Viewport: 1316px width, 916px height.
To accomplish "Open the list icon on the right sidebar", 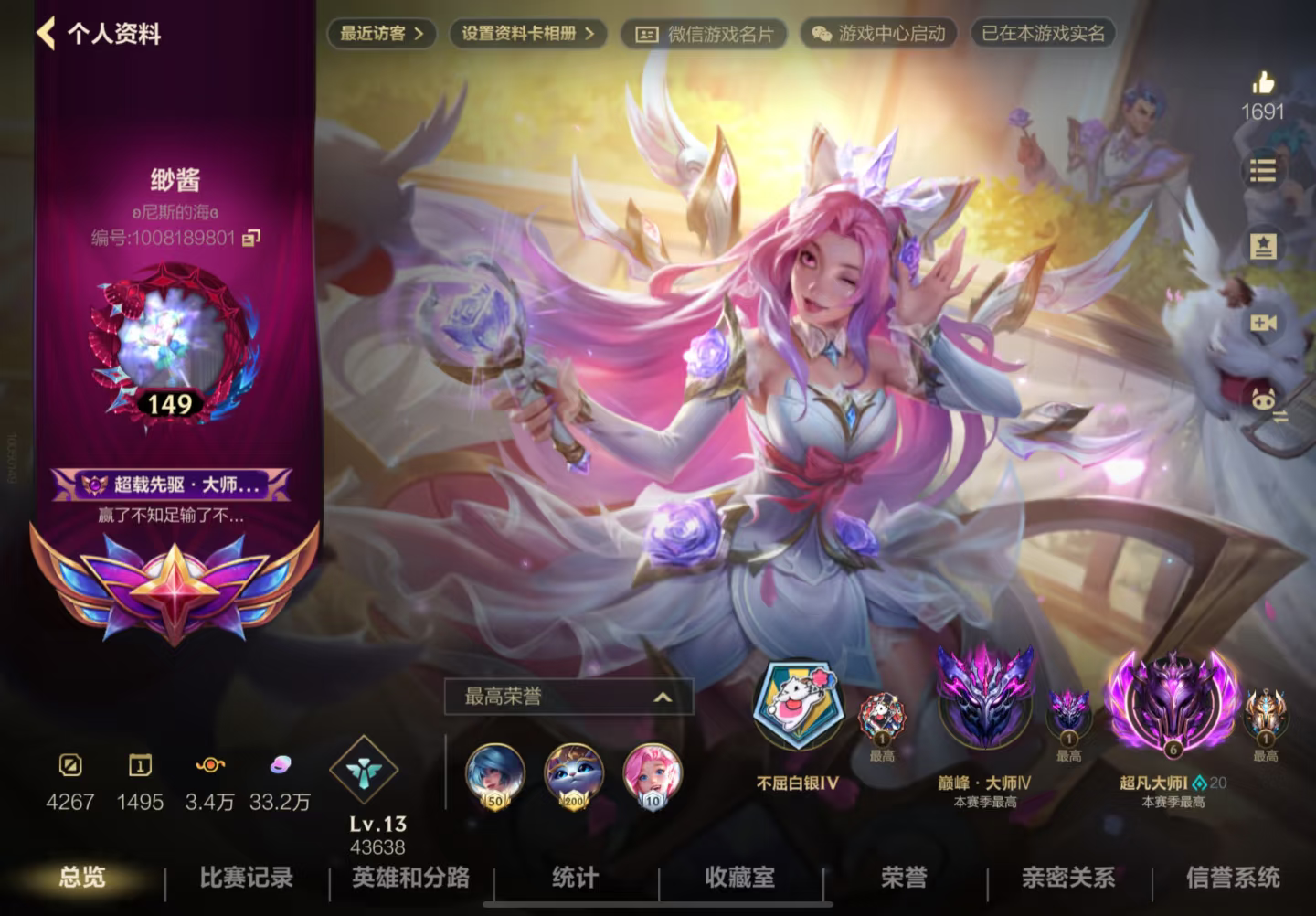I will pos(1264,169).
